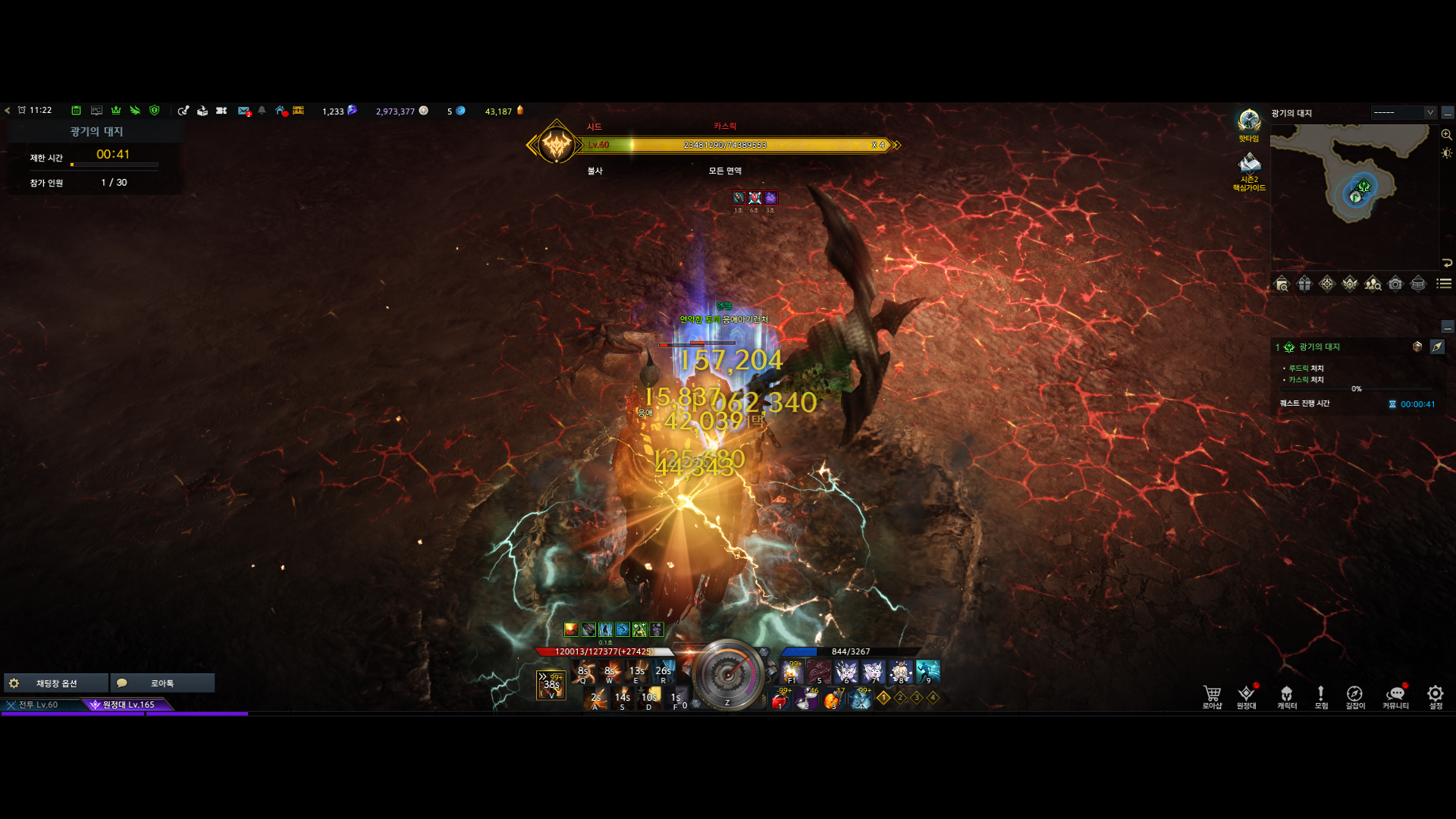Open the 모험 adventure menu
The height and width of the screenshot is (819, 1456).
[1321, 696]
